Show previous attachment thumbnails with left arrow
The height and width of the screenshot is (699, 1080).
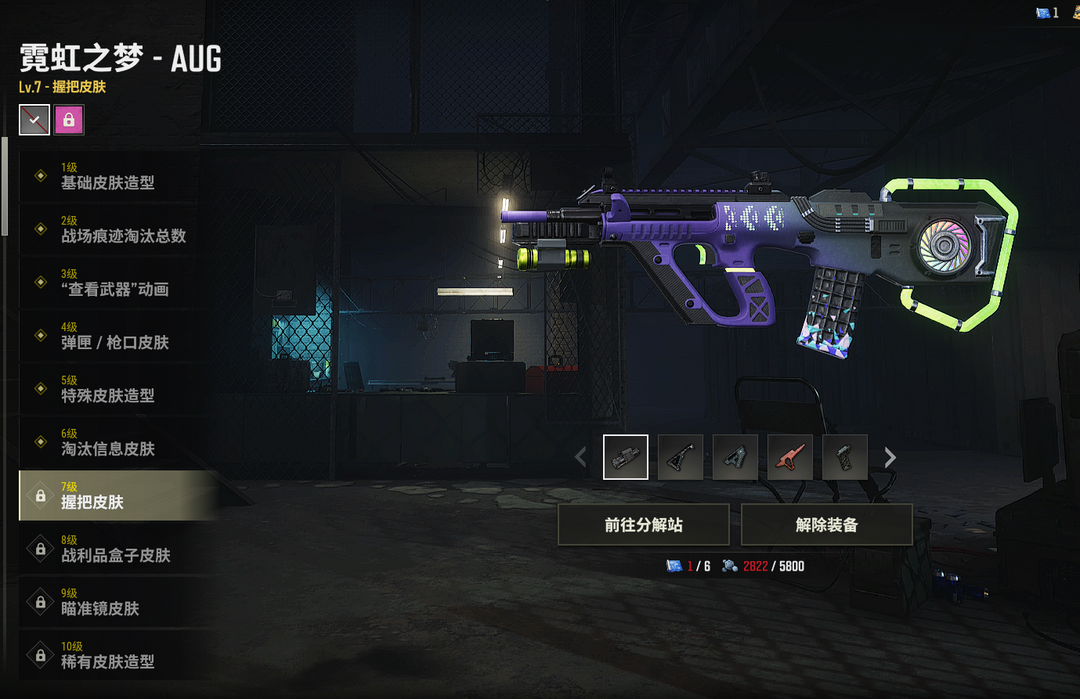(x=581, y=457)
